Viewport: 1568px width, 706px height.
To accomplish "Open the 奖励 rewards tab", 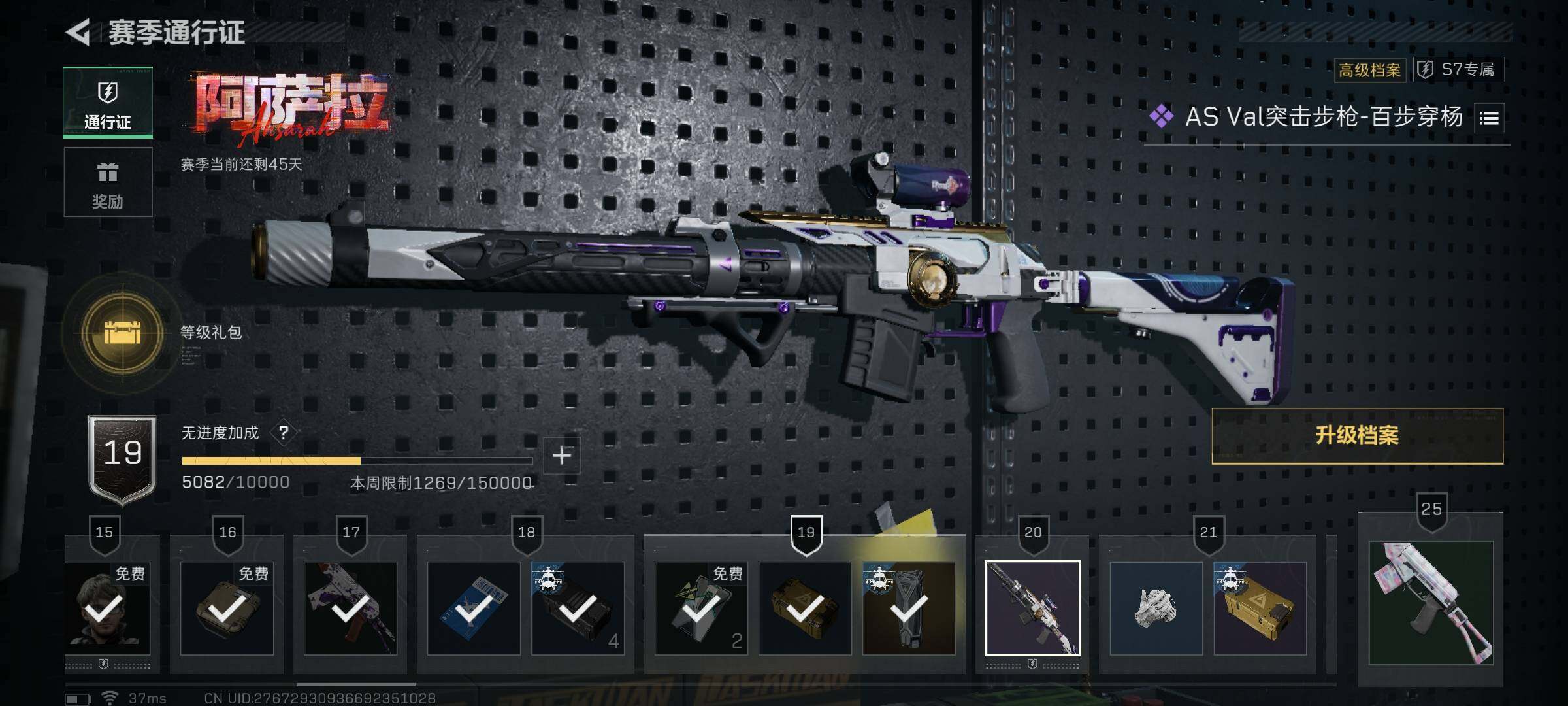I will (108, 182).
